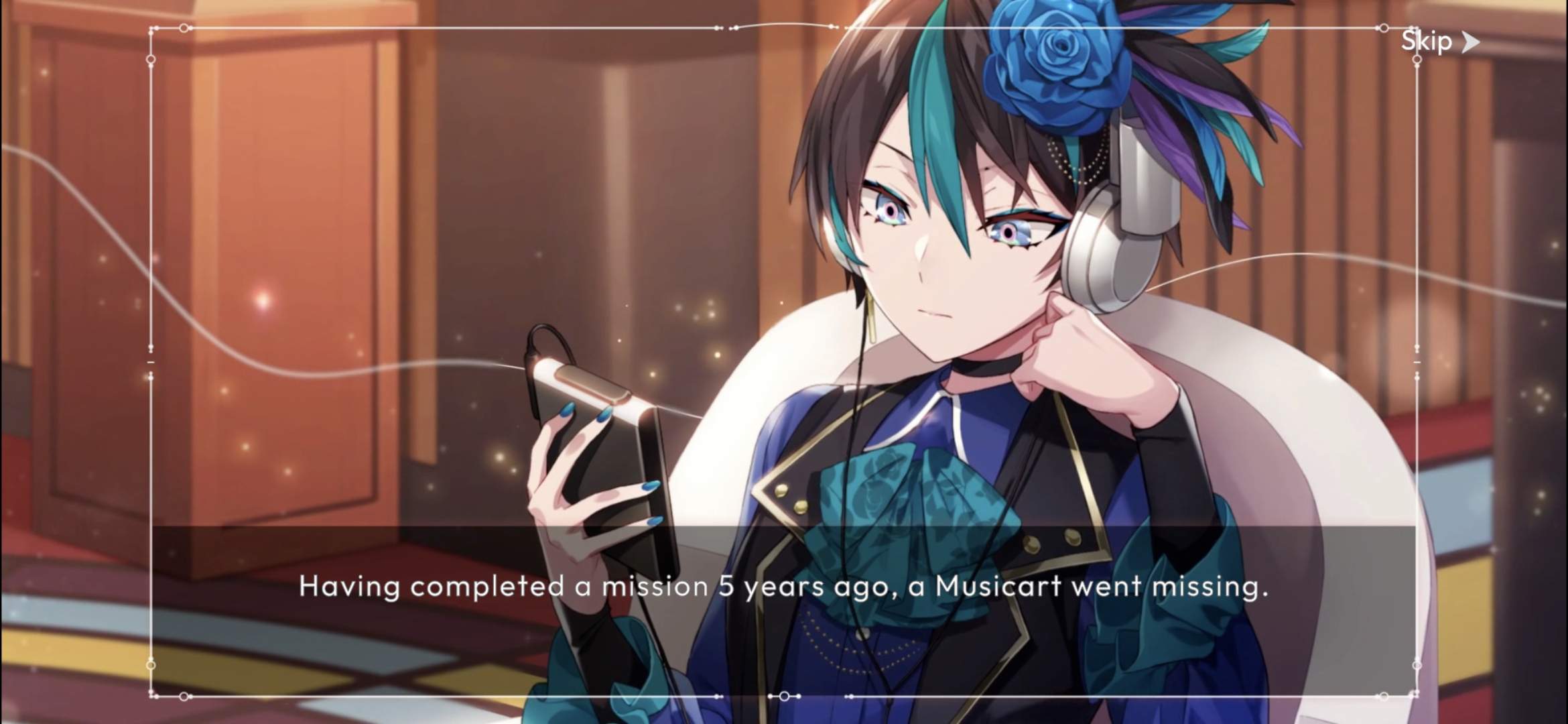Screen dimensions: 1568x724
Task: Skip the story cutscene
Action: click(1439, 42)
